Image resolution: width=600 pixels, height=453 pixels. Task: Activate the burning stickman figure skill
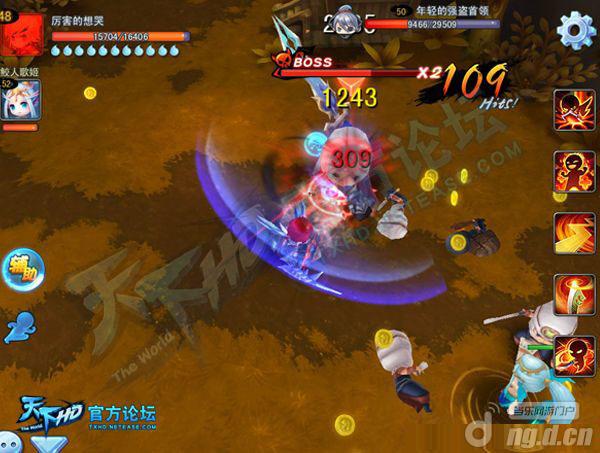coord(574,170)
